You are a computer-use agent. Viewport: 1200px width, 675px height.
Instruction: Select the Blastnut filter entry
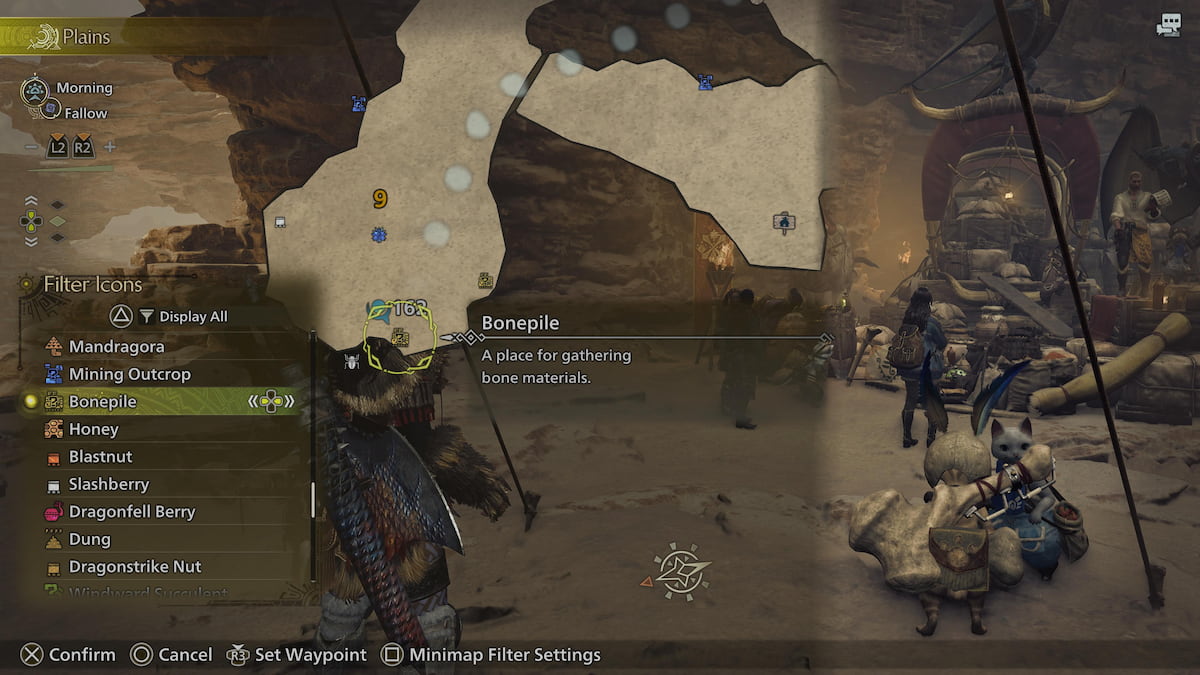tap(100, 457)
